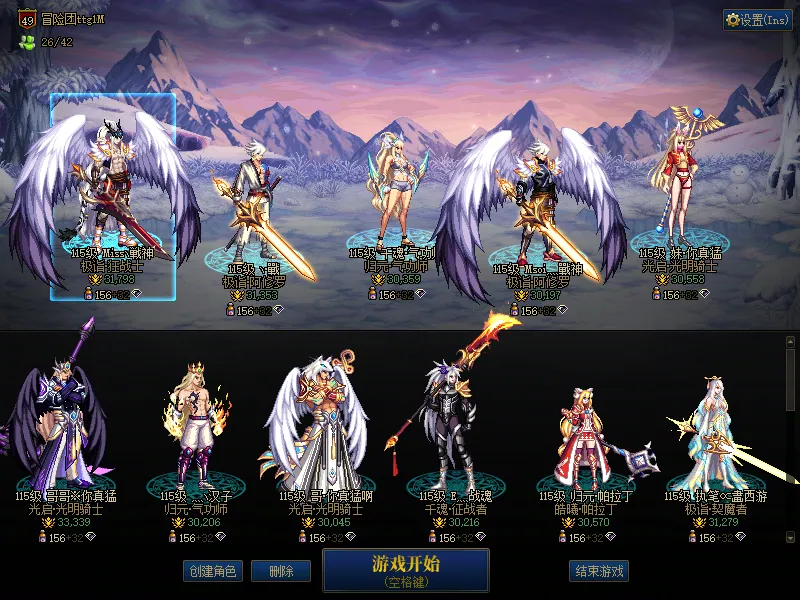Image resolution: width=800 pixels, height=600 pixels.
Task: Open the 冒险团 adventure team badge
Action: click(x=27, y=18)
